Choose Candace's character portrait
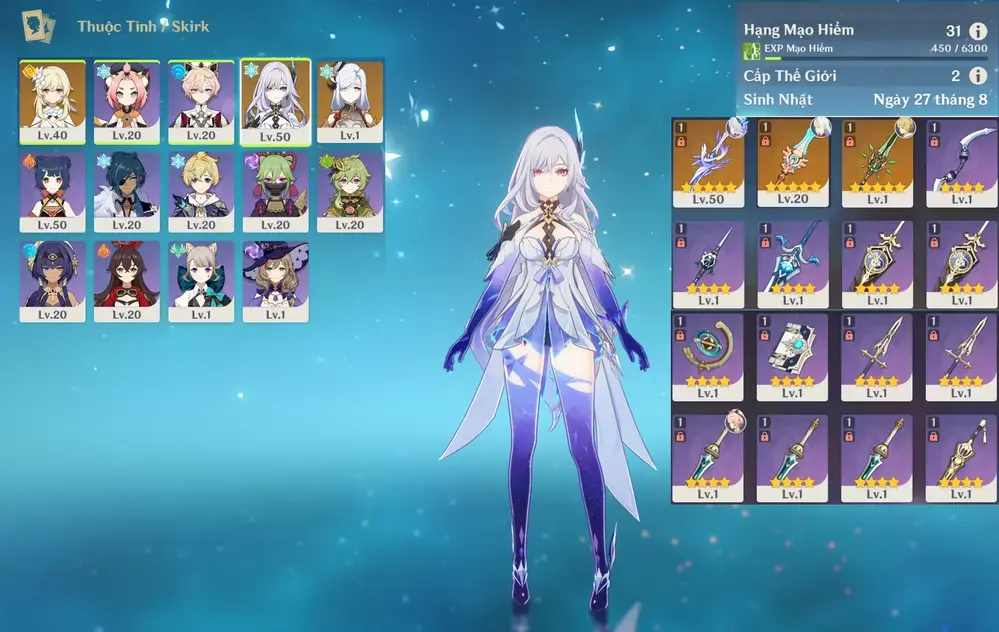Viewport: 999px width, 632px height. point(52,281)
